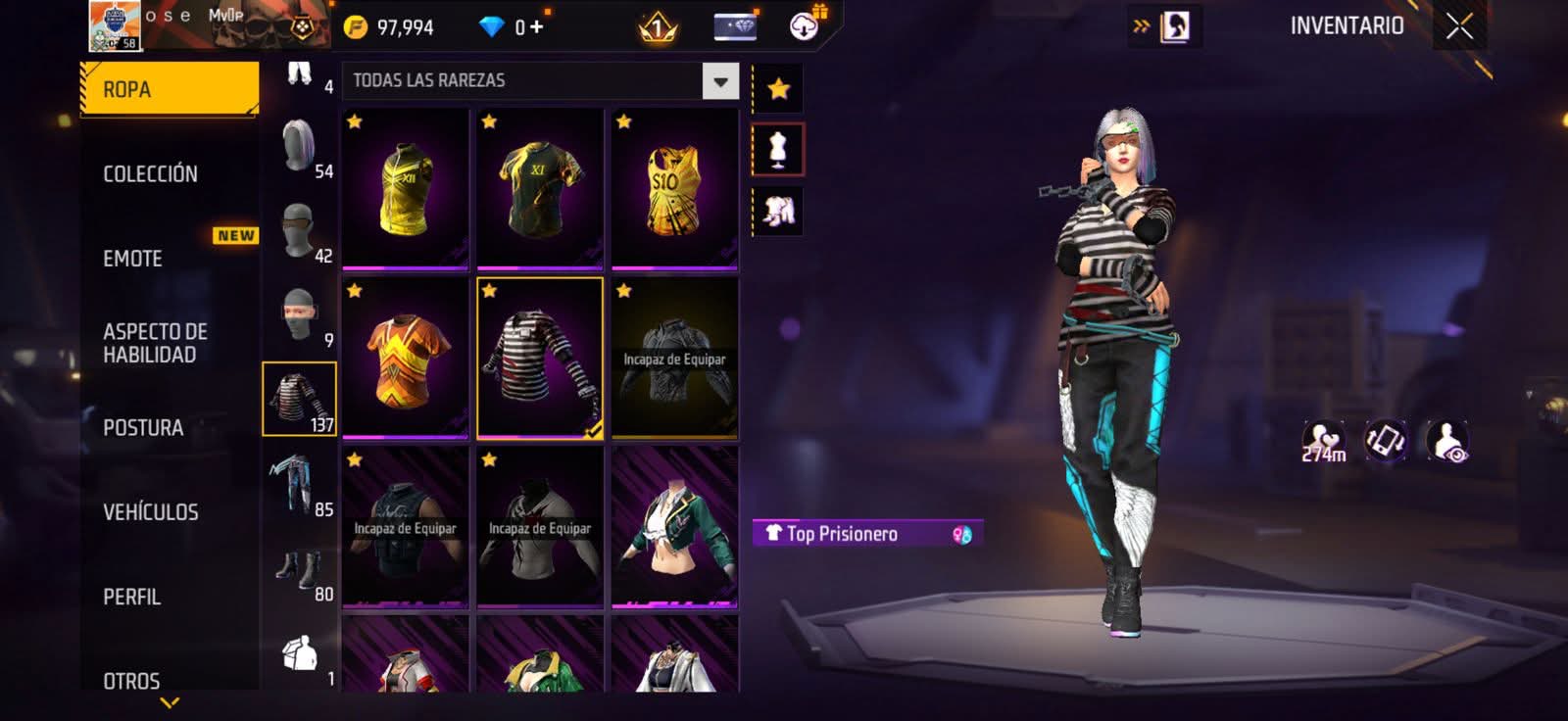Choose the yellow S10 jersey
Viewport: 1568px width, 721px height.
pos(674,189)
